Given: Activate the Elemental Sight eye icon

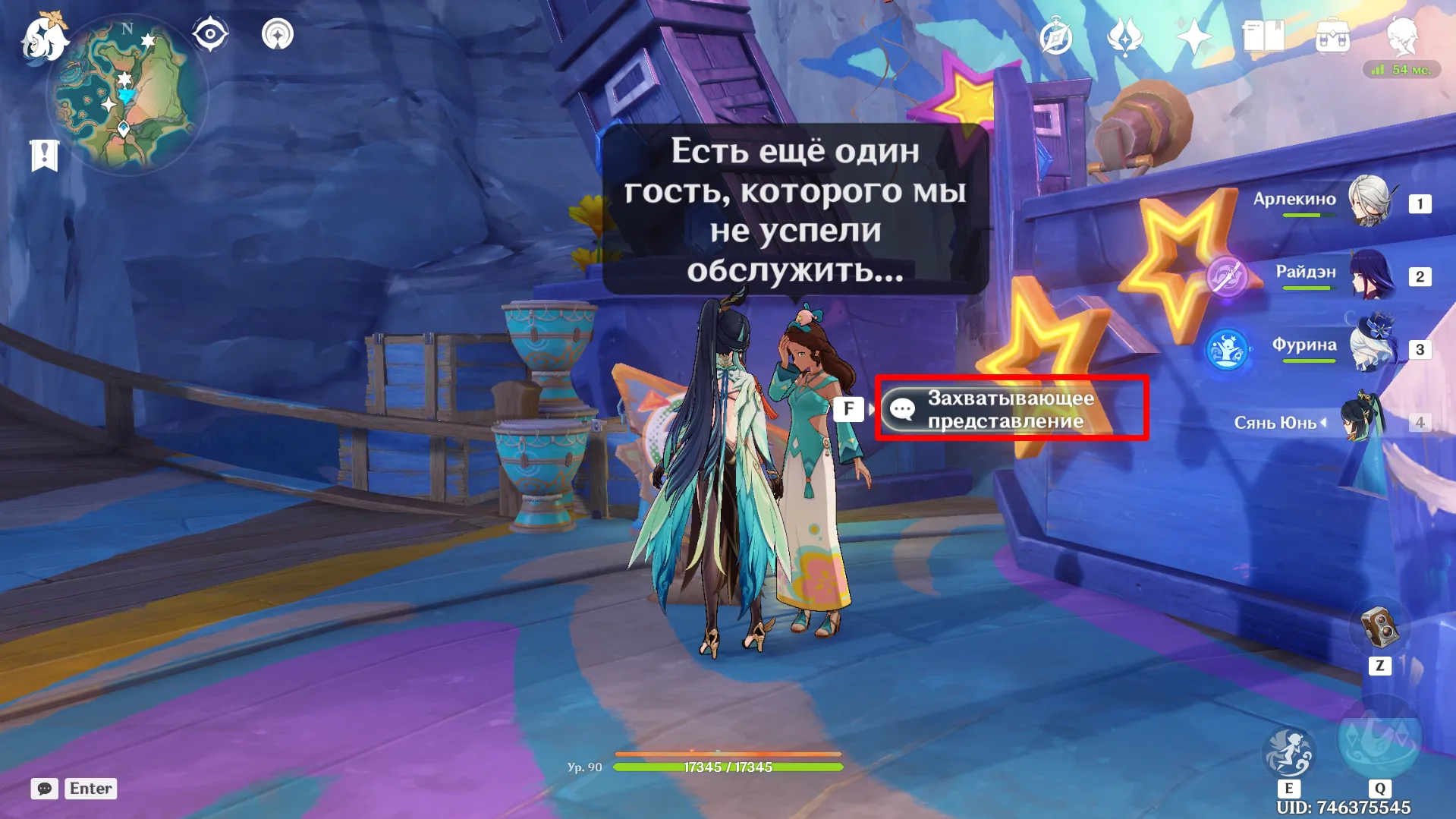Looking at the screenshot, I should pyautogui.click(x=209, y=33).
